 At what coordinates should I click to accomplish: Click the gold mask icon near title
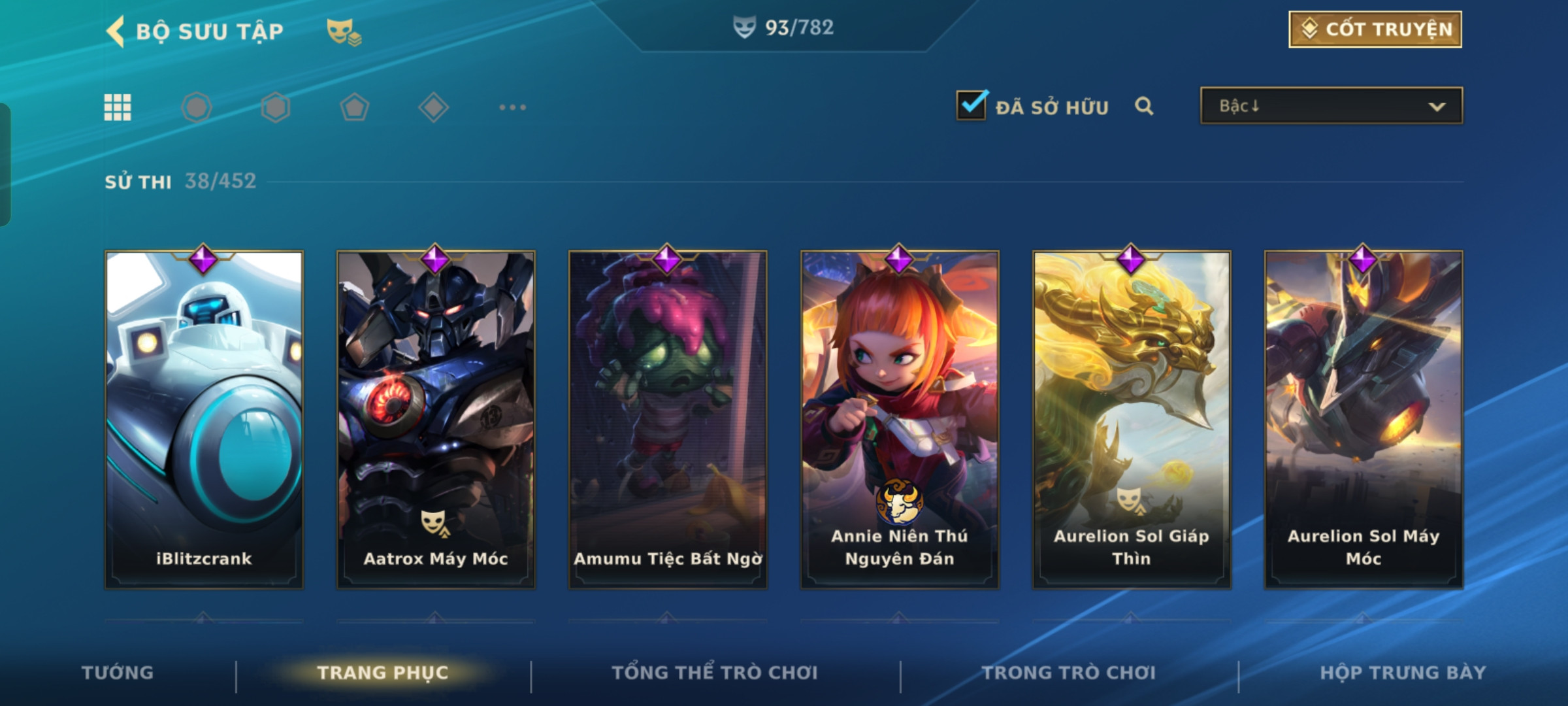tap(343, 31)
